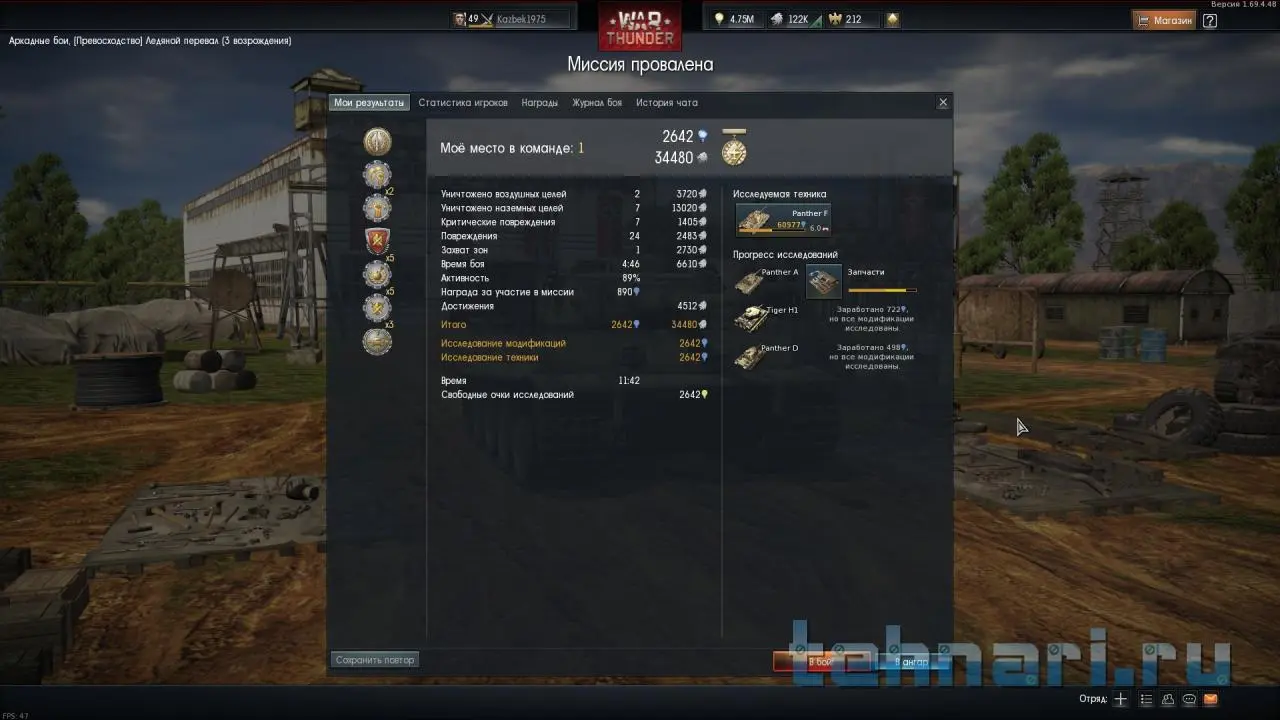Switch to the "Статистика игроков" tab
This screenshot has height=720, width=1280.
tap(463, 103)
